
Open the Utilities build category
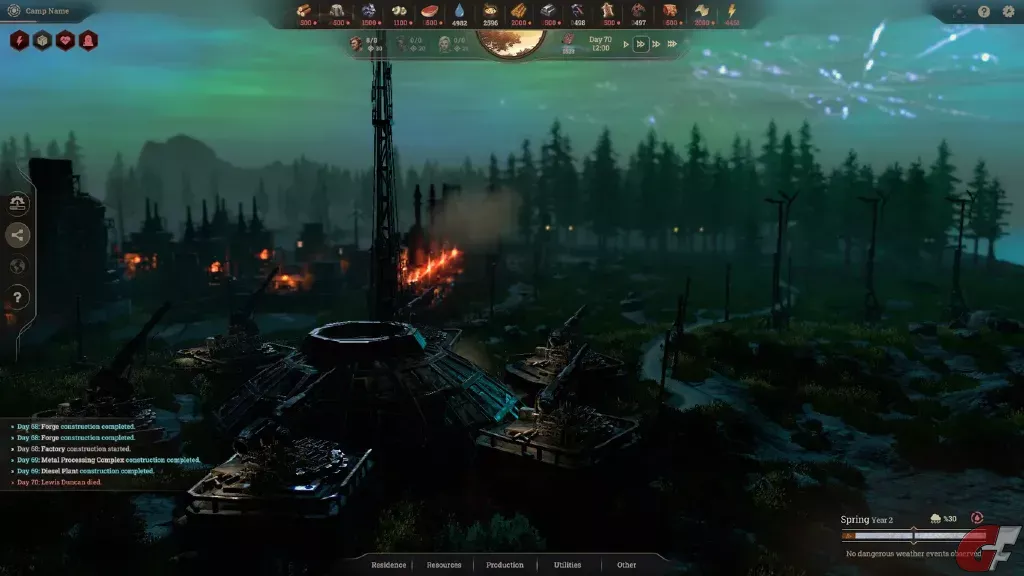click(567, 565)
